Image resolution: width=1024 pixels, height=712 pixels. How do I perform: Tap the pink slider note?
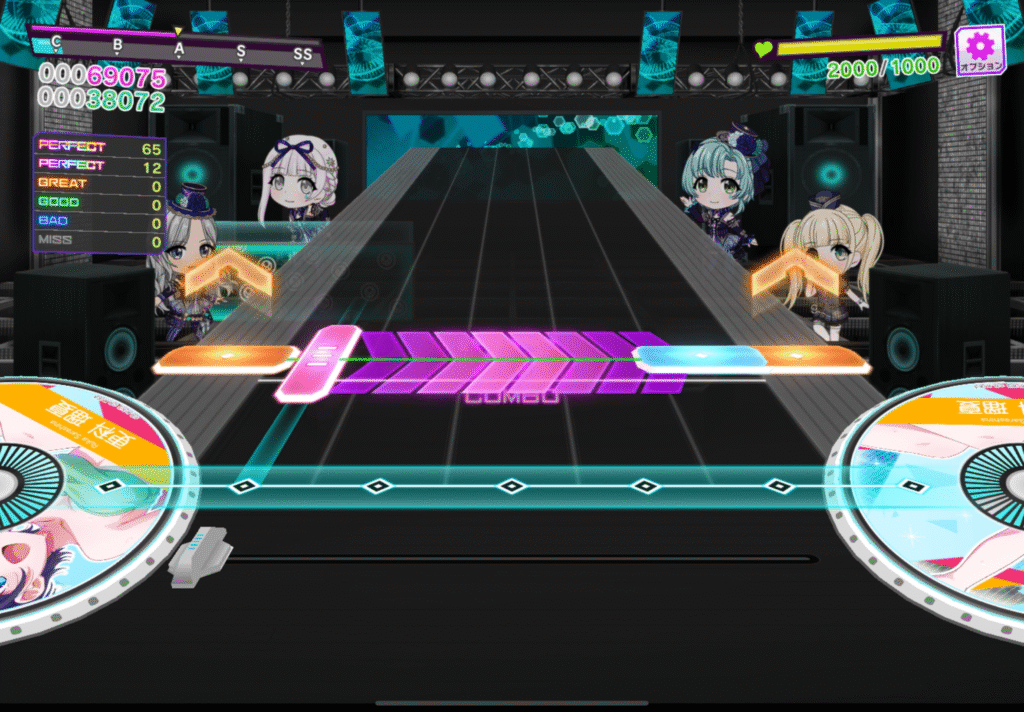click(318, 362)
